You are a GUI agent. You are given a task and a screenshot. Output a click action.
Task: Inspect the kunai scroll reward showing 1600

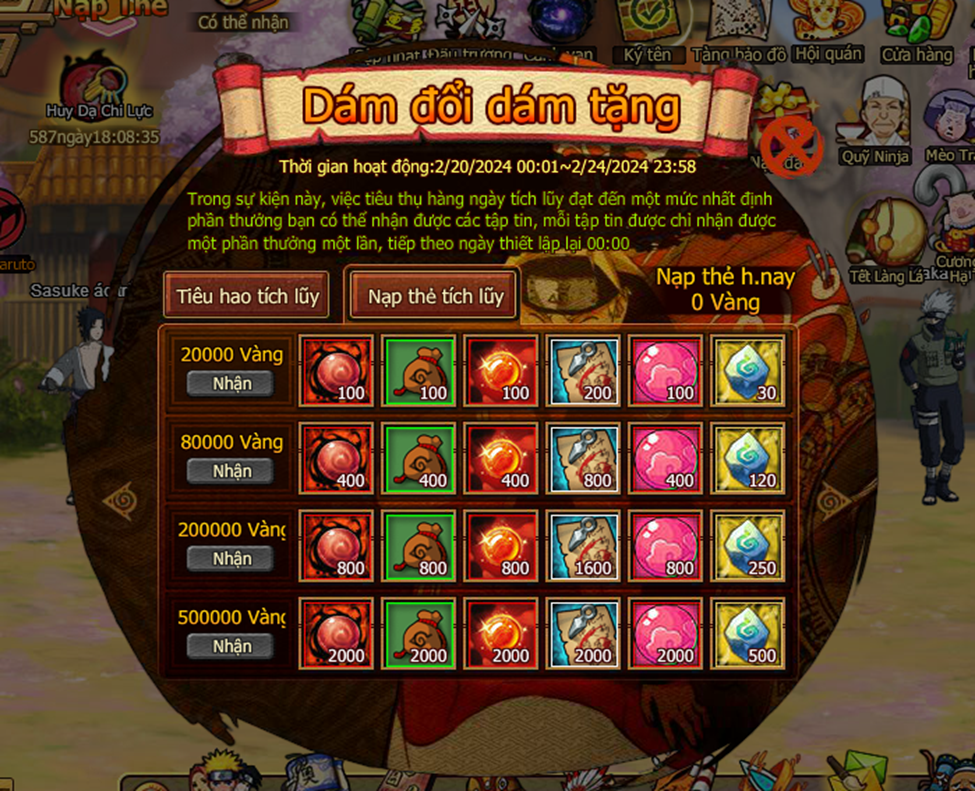pos(583,546)
